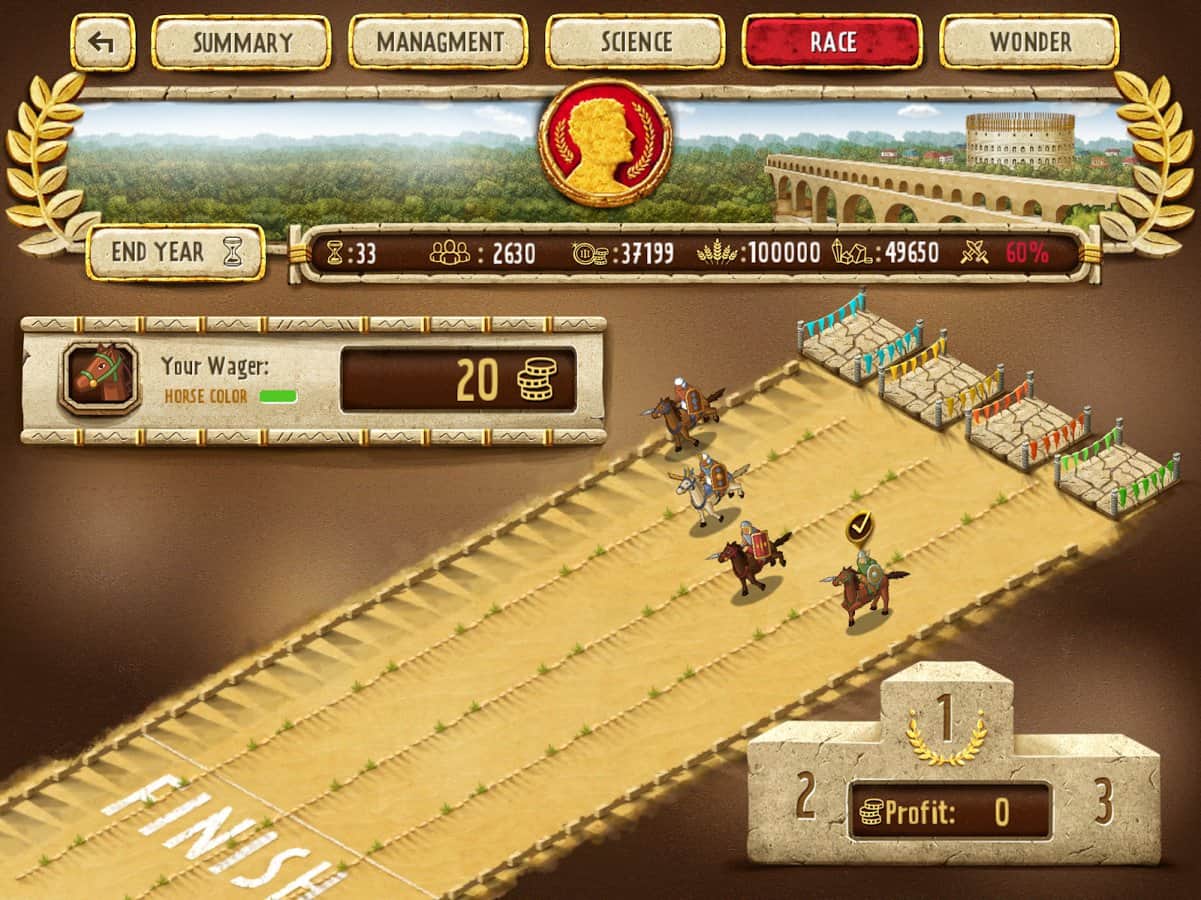
Task: Click the horse portrait icon
Action: 99,379
